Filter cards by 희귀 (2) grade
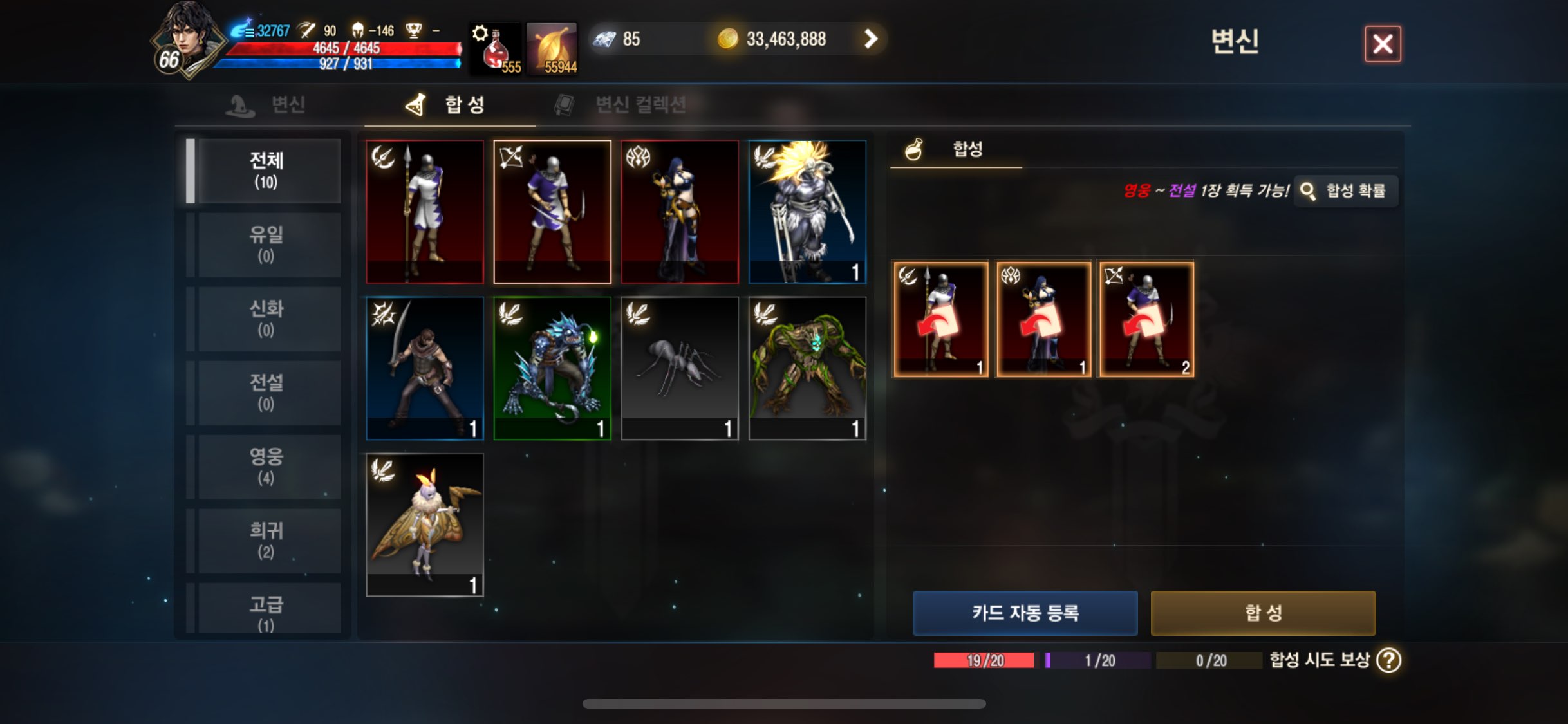Screen dimensions: 1568x724 (x=266, y=540)
